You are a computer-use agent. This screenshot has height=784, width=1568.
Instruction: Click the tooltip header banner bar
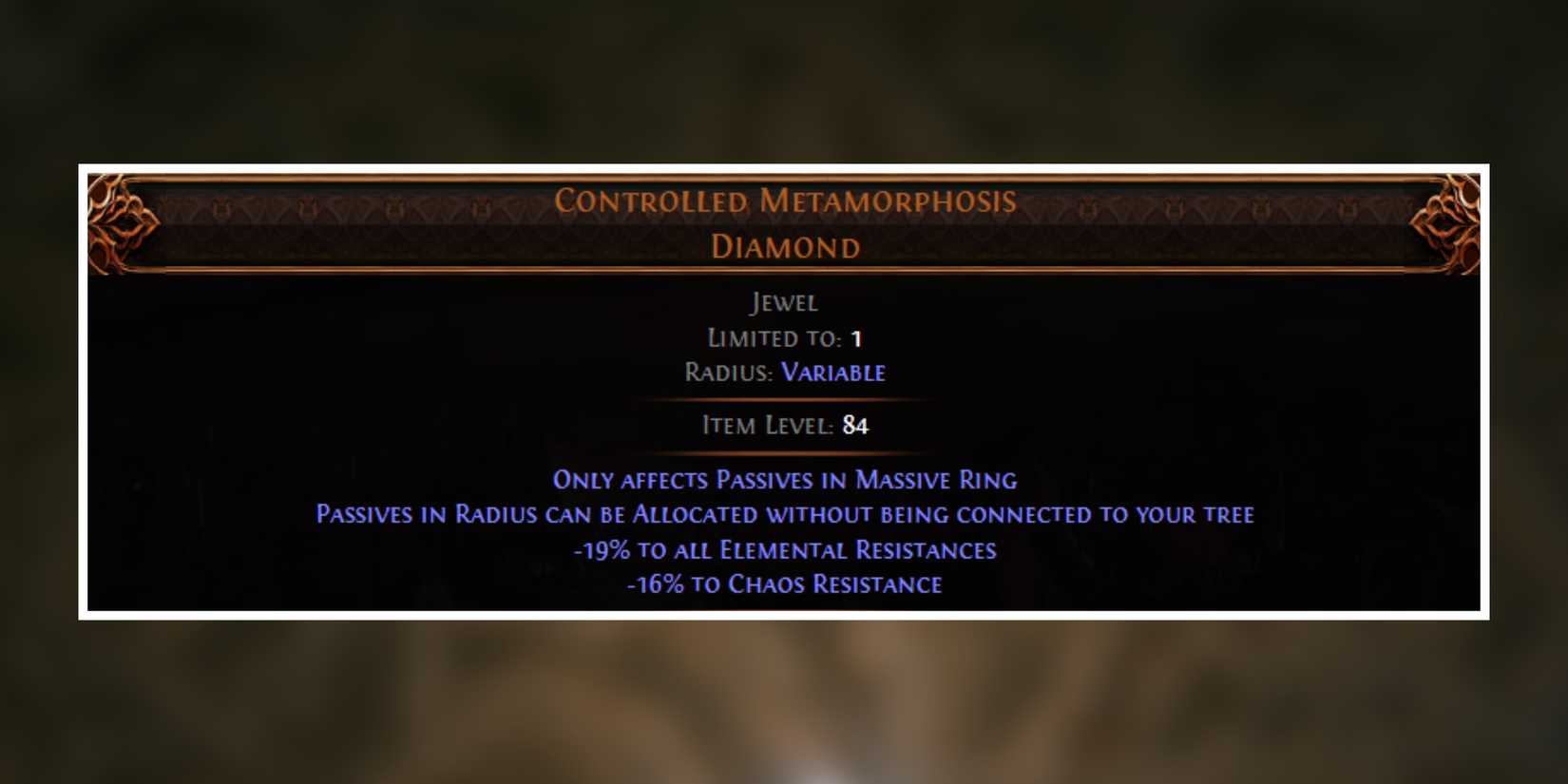pyautogui.click(x=783, y=225)
